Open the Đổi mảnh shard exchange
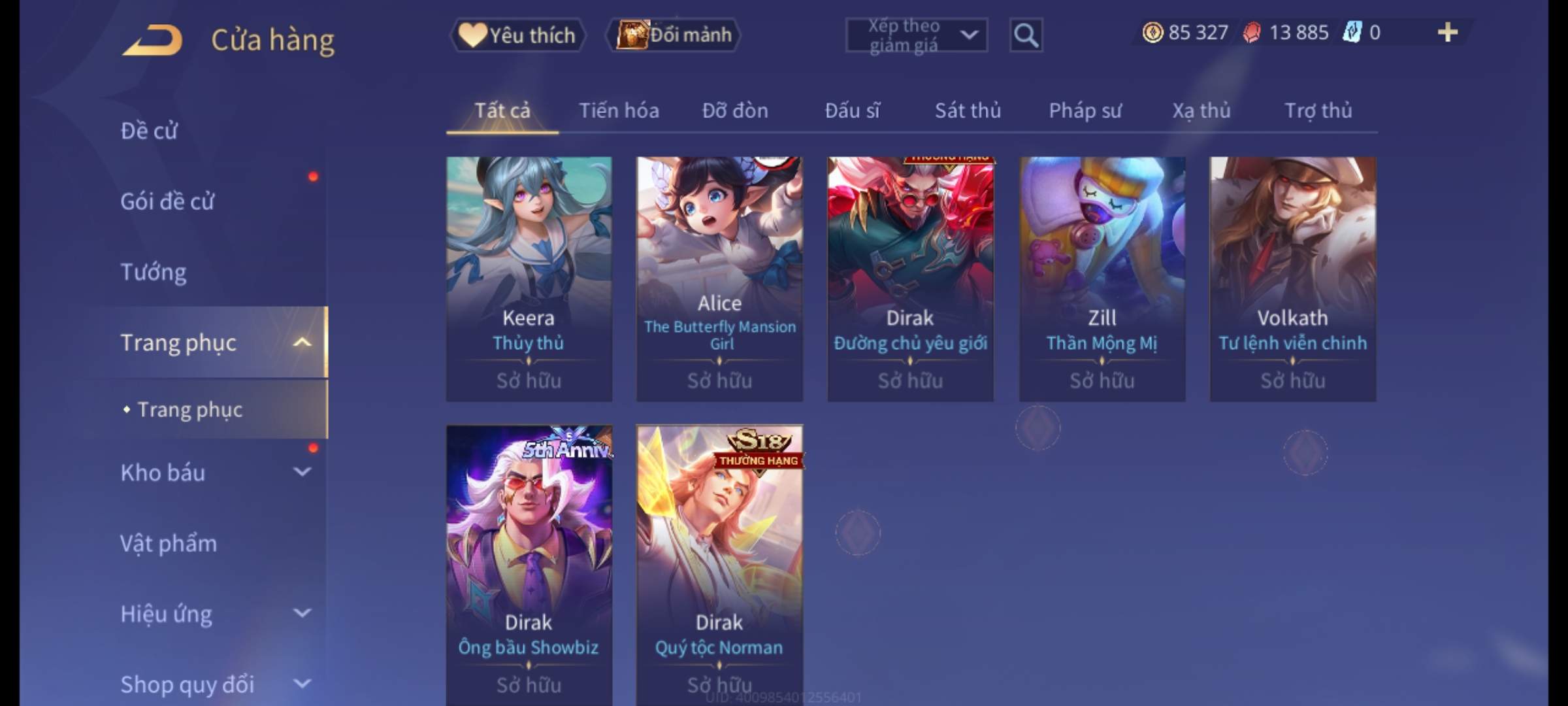The width and height of the screenshot is (1568, 706). pos(674,35)
